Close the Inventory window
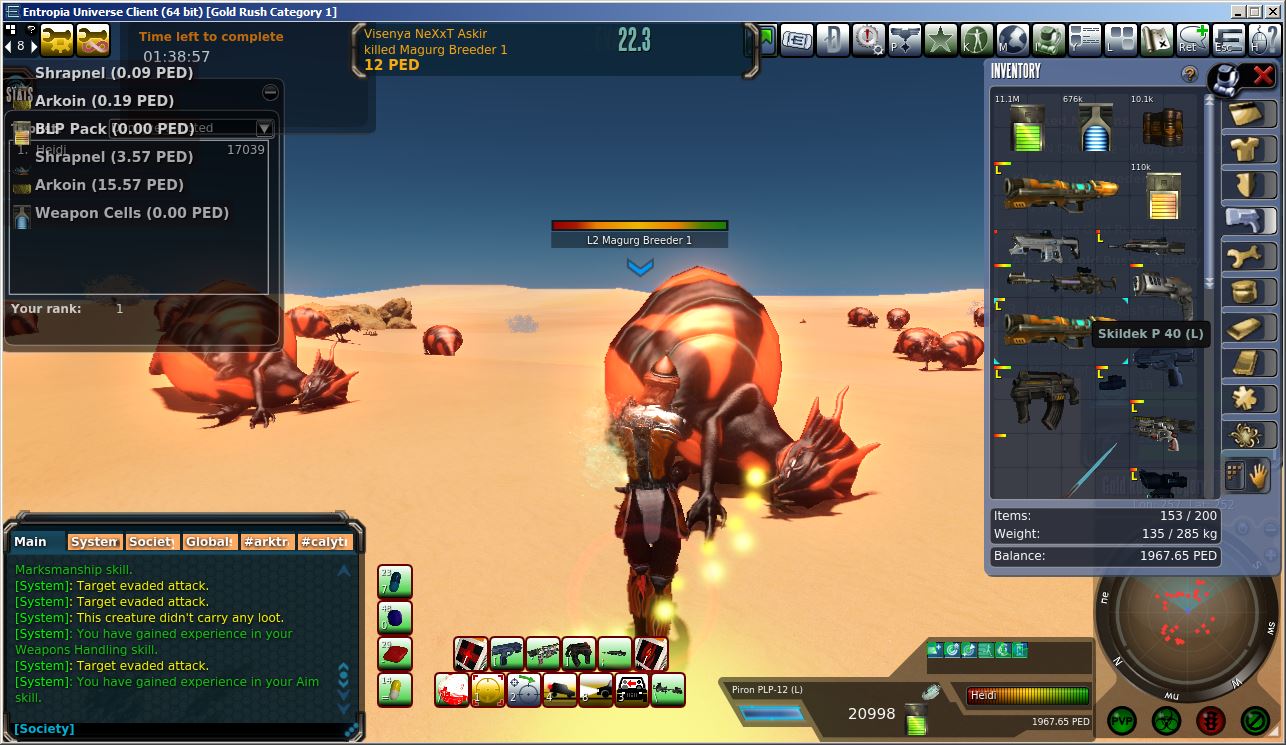 pyautogui.click(x=1262, y=75)
